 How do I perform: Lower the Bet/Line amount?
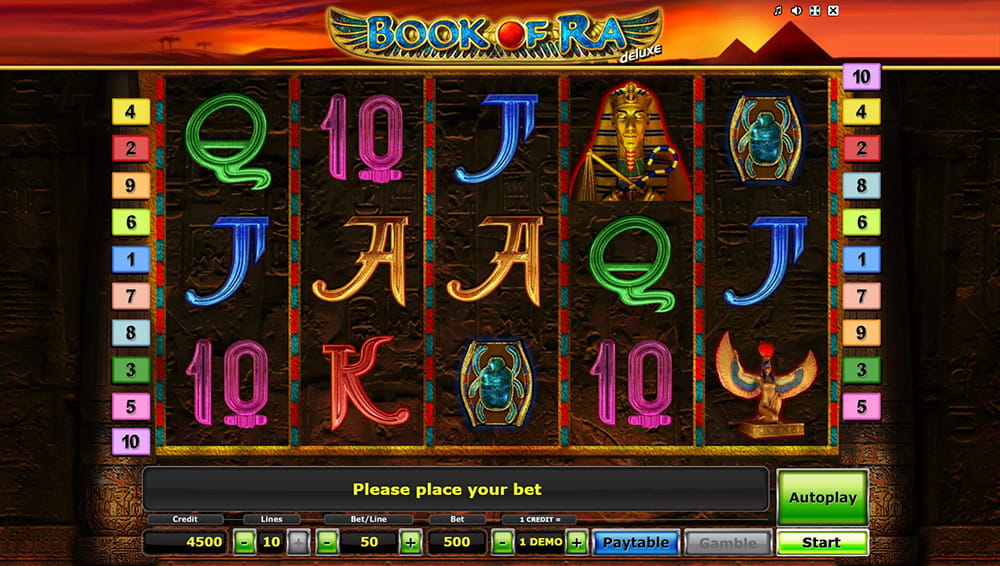pyautogui.click(x=326, y=543)
